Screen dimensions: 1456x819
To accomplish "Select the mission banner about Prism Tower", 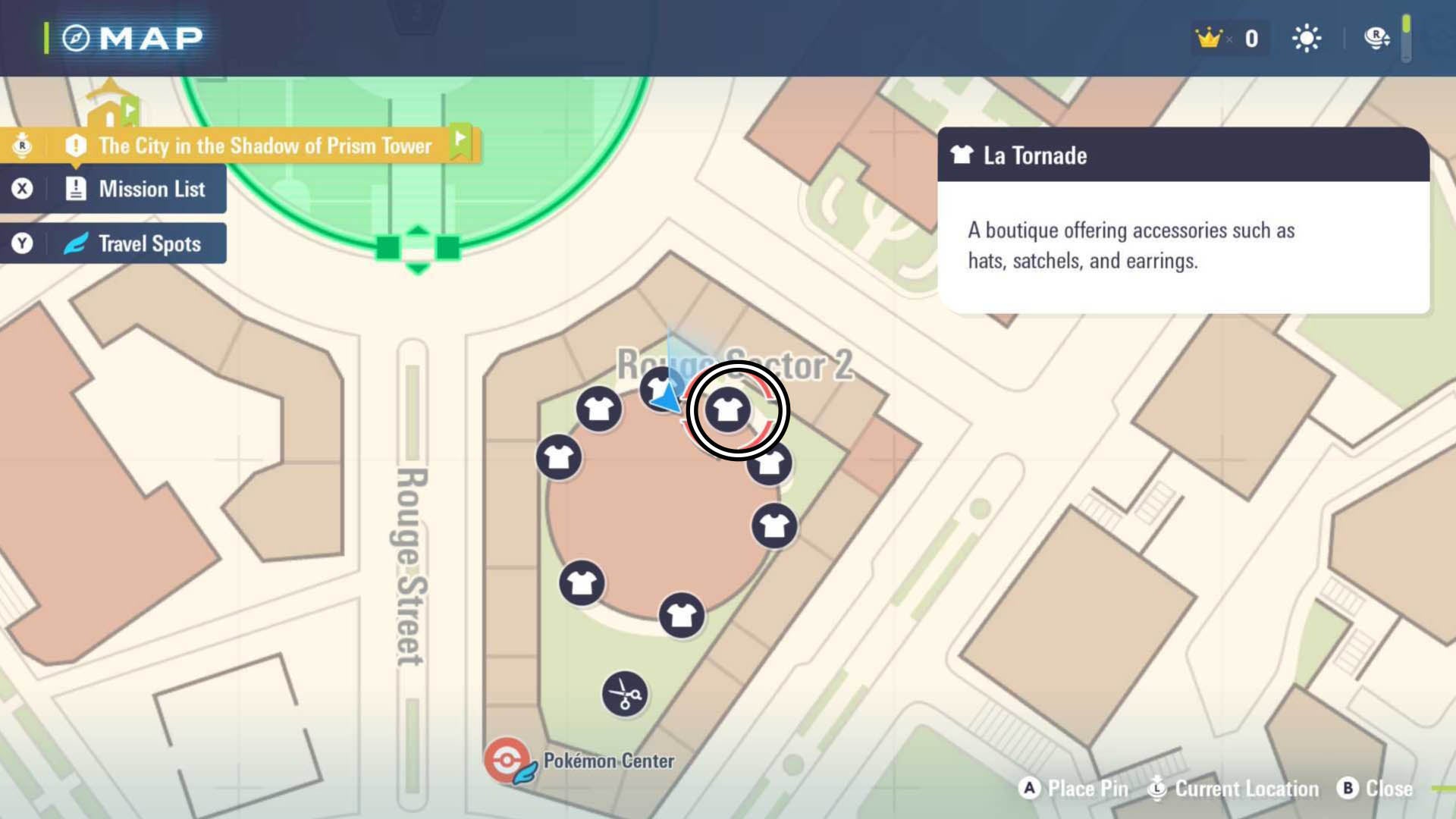I will (x=264, y=146).
